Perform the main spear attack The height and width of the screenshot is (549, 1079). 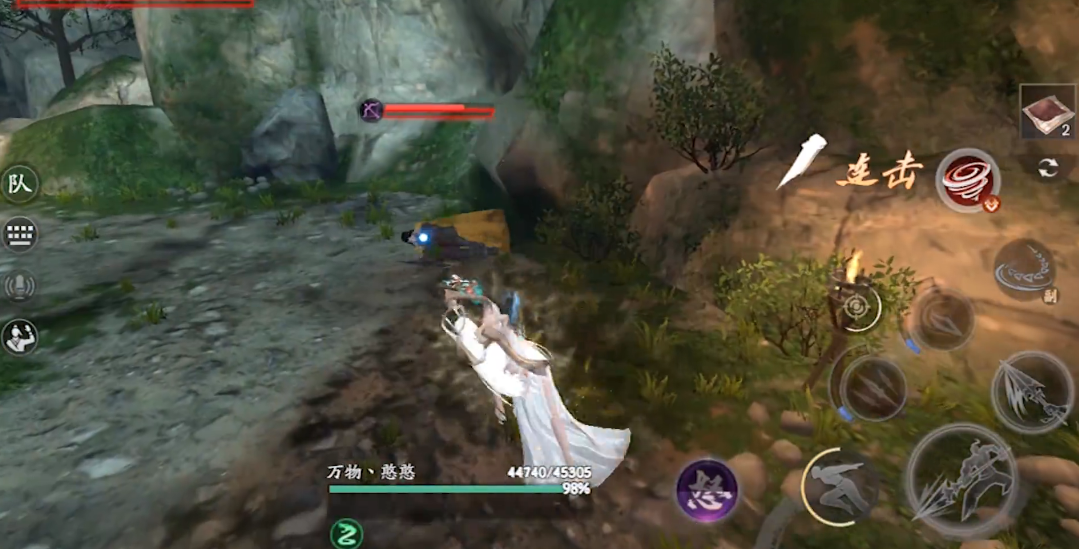pos(961,481)
